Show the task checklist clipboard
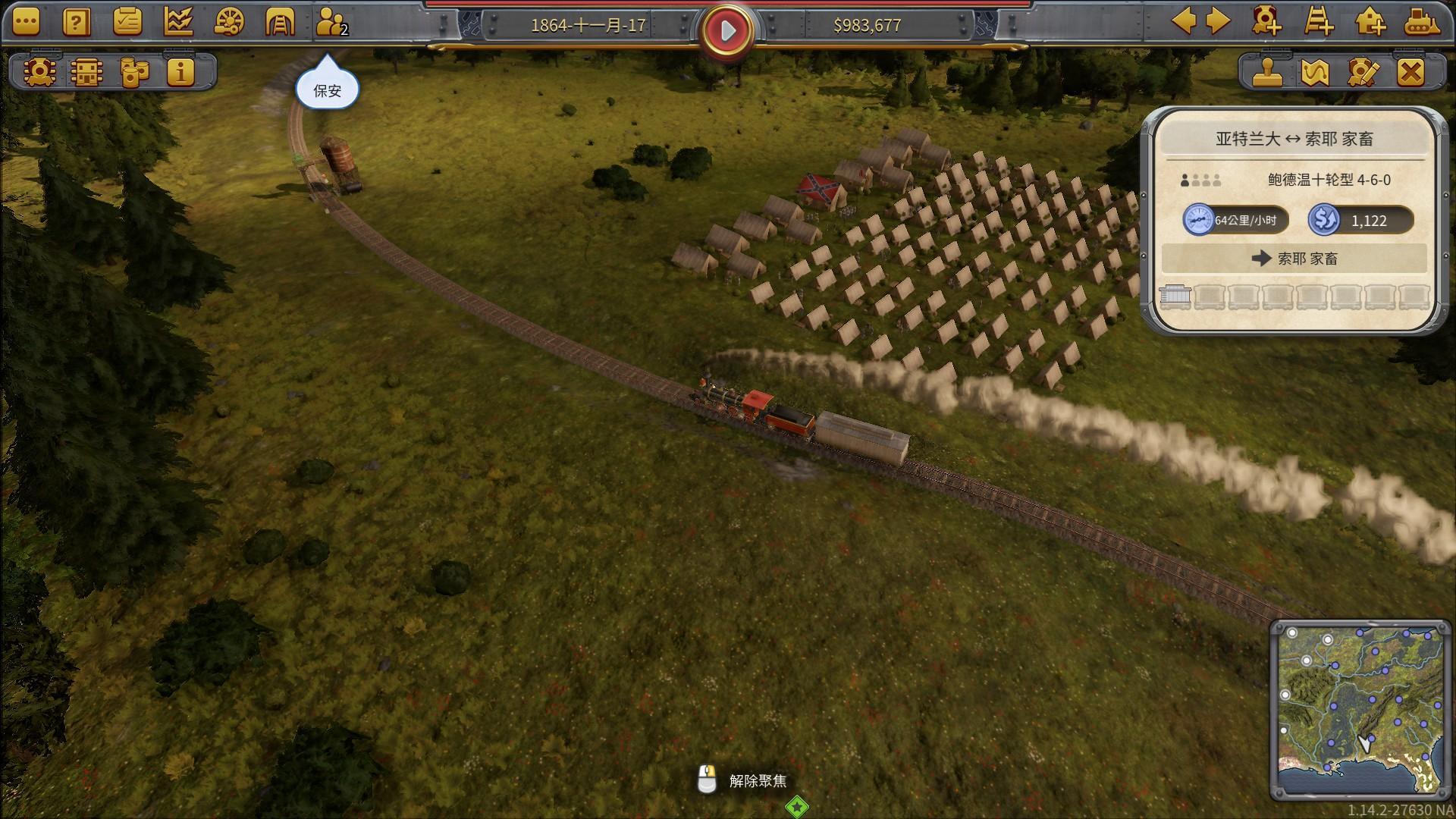The image size is (1456, 819). [x=127, y=23]
